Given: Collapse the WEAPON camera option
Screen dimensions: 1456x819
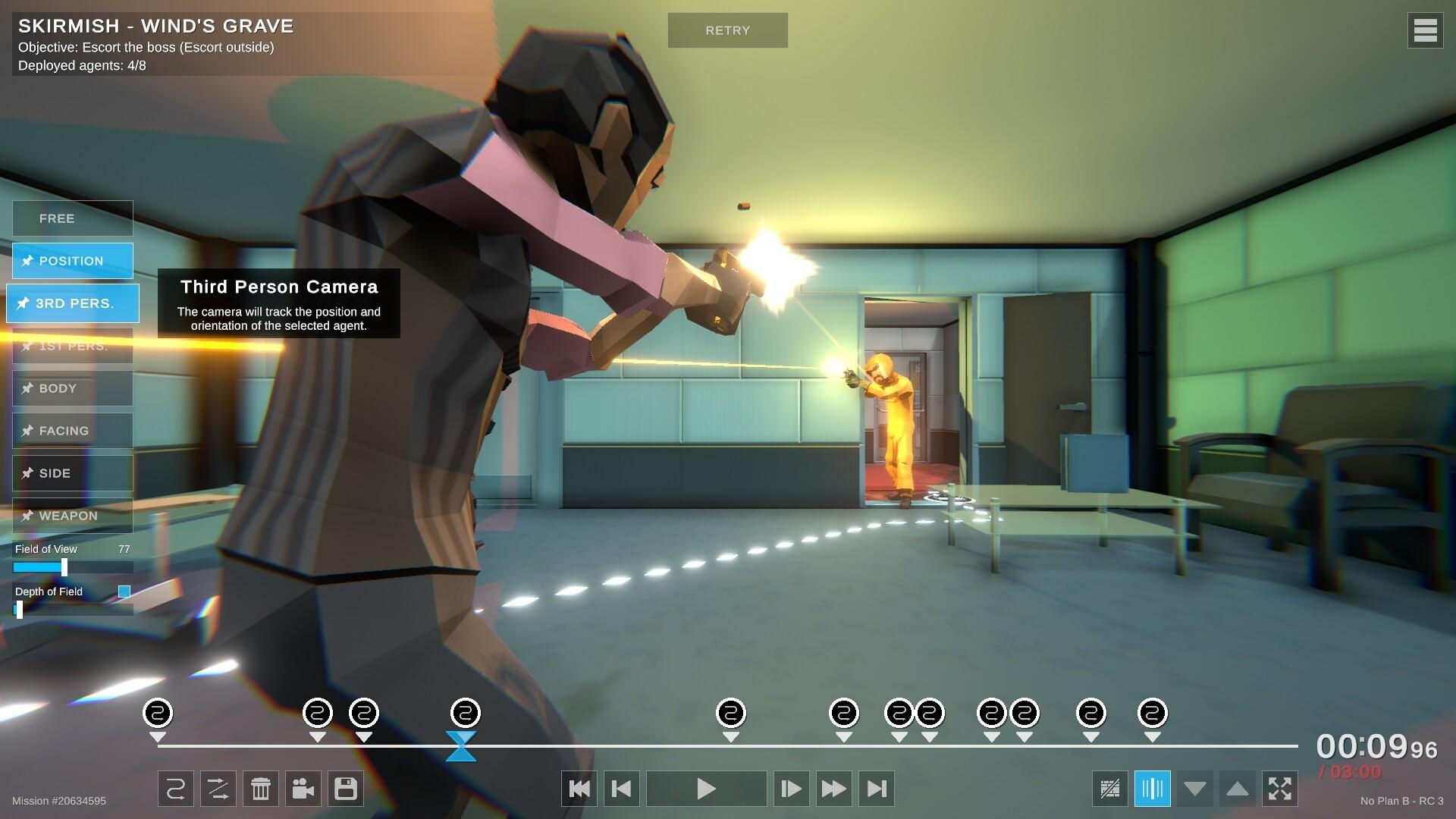Looking at the screenshot, I should click(72, 516).
